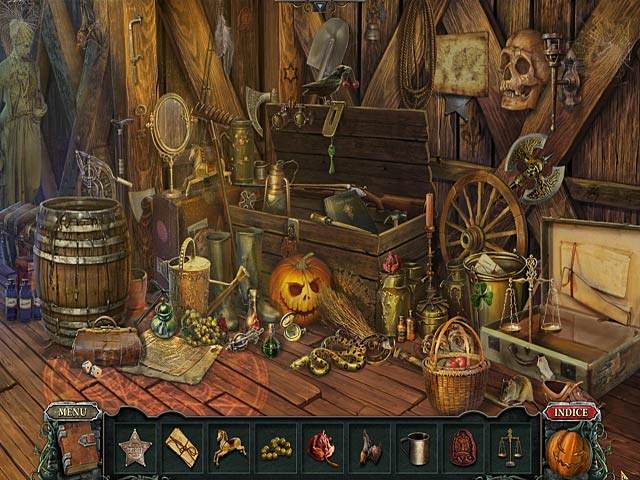Screen dimensions: 640x480
Task: Select the dark bird item slot
Action: coord(369,447)
